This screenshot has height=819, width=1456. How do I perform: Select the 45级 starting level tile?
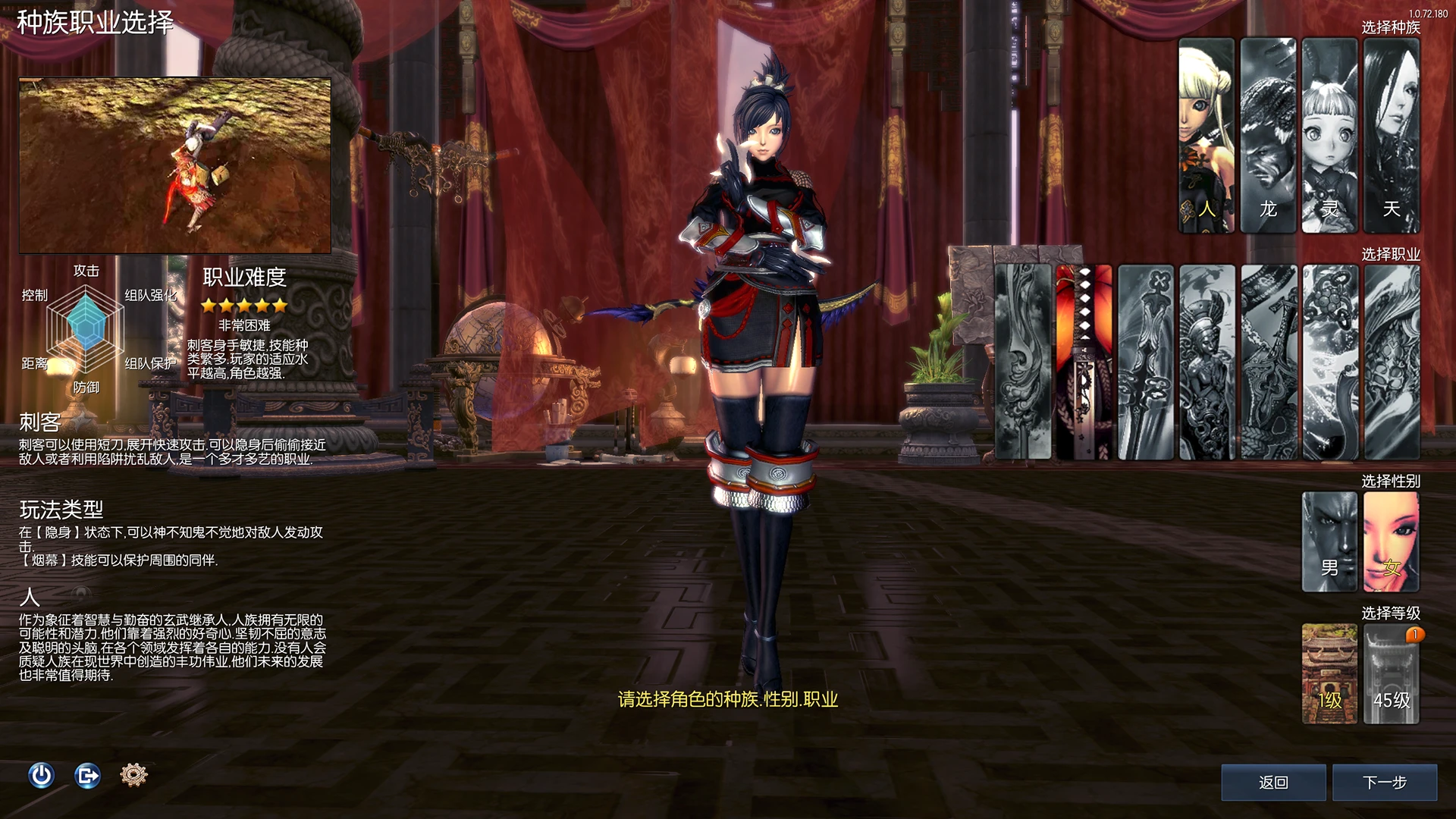[x=1391, y=673]
